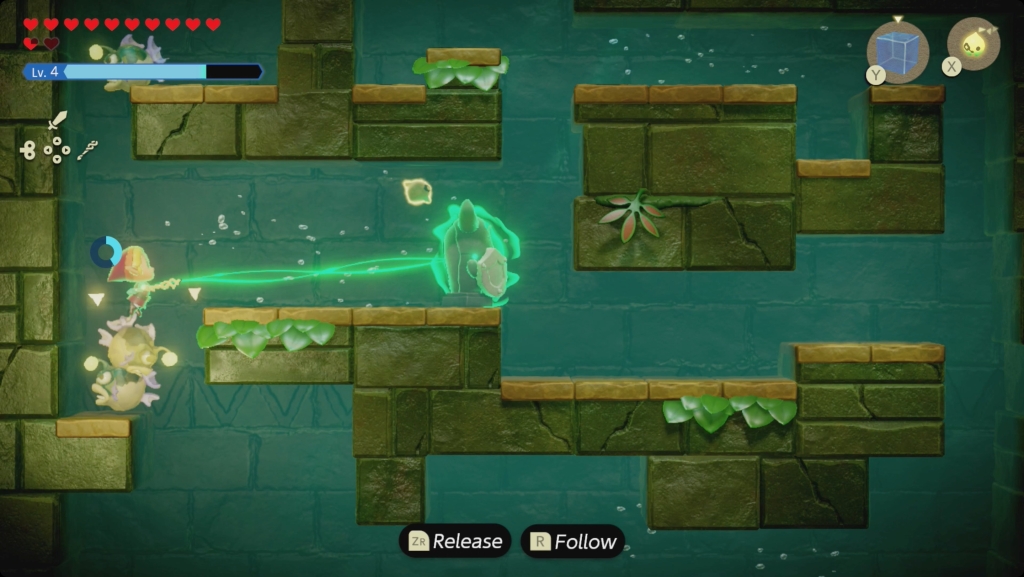This screenshot has height=577, width=1024.
Task: Open the wind-up key automaton shortcut
Action: (27, 150)
